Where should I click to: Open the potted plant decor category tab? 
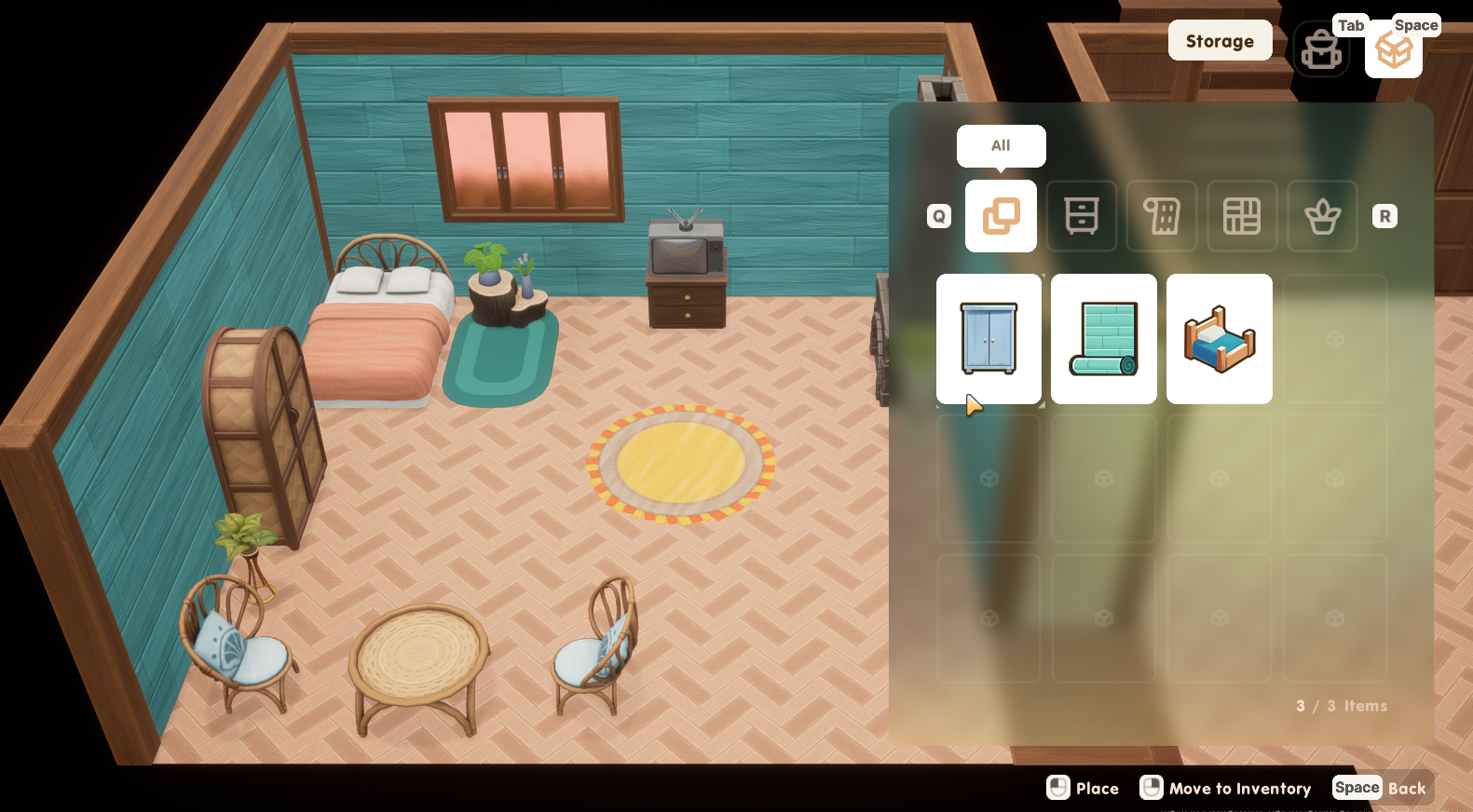1322,216
